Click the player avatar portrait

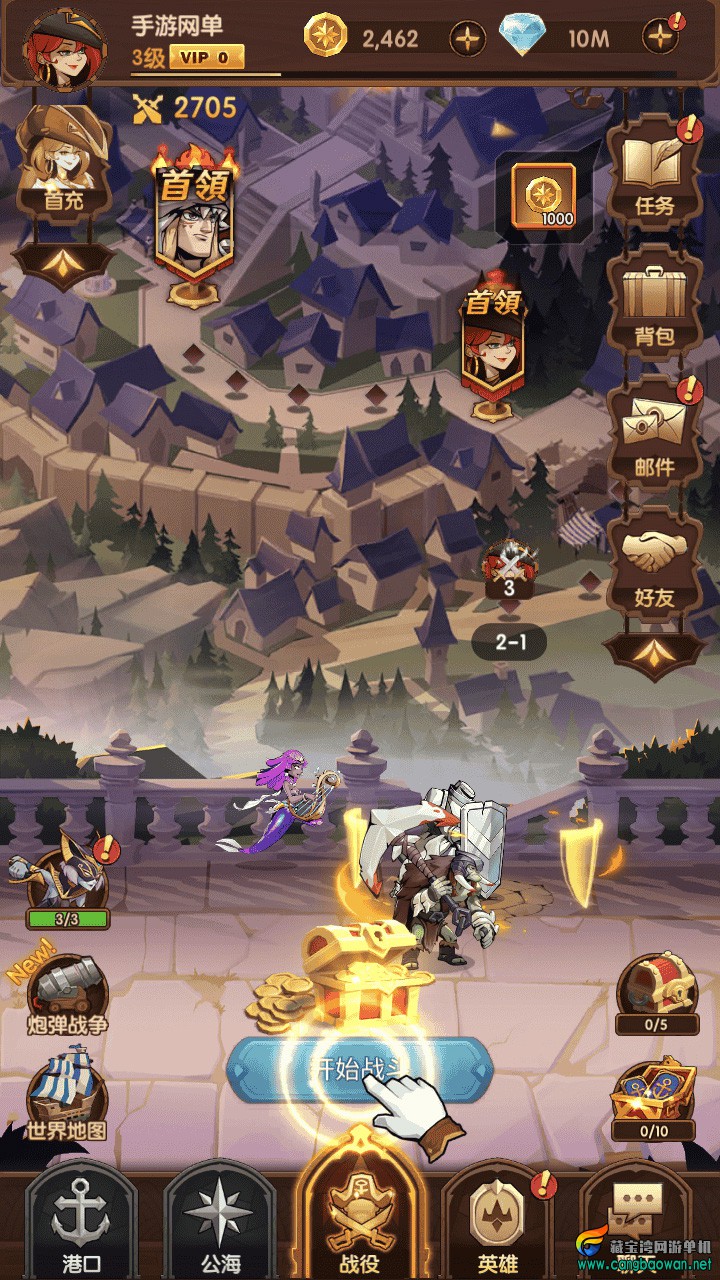(62, 46)
